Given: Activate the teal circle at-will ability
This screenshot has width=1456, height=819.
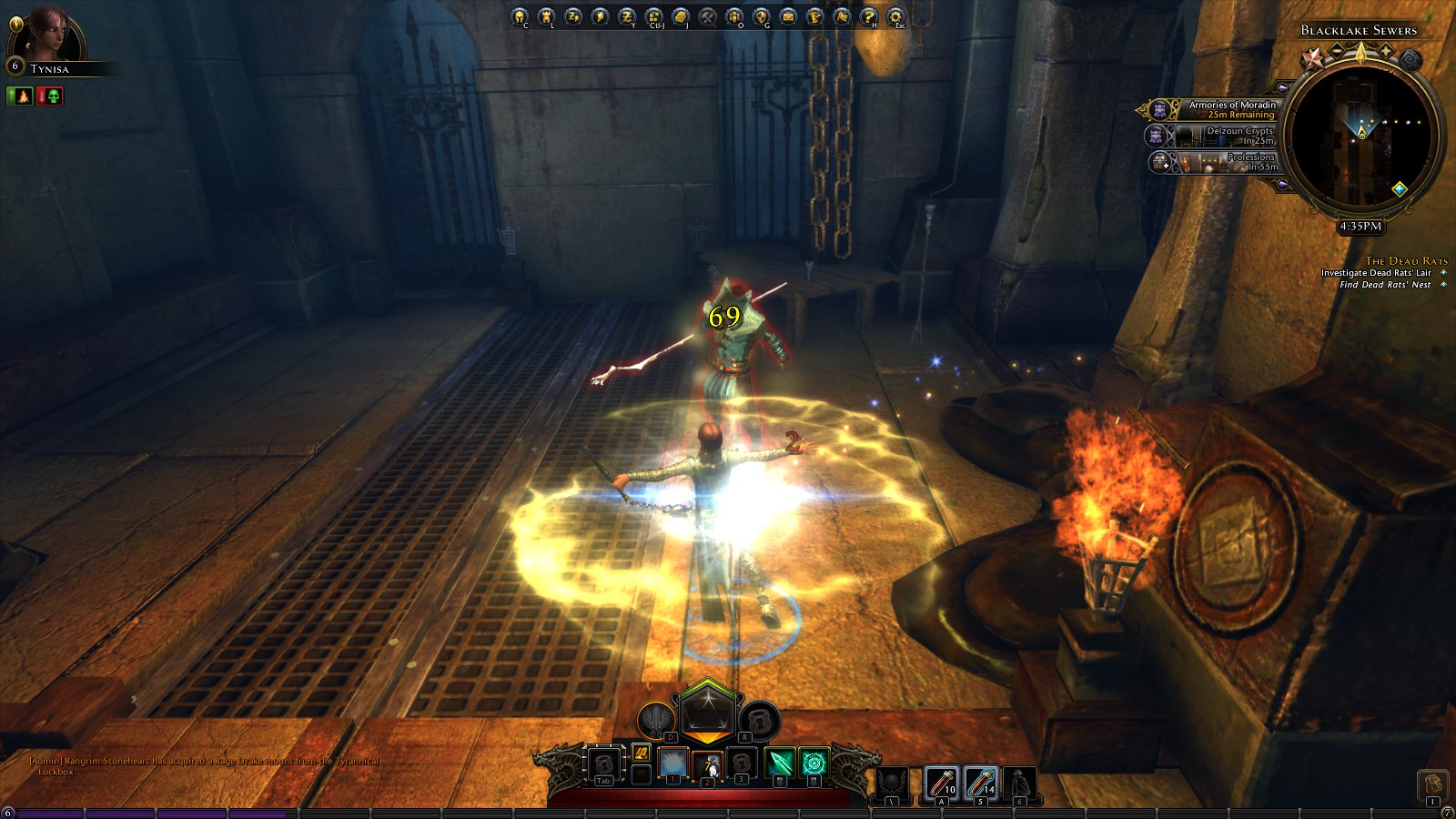Looking at the screenshot, I should pos(814,763).
